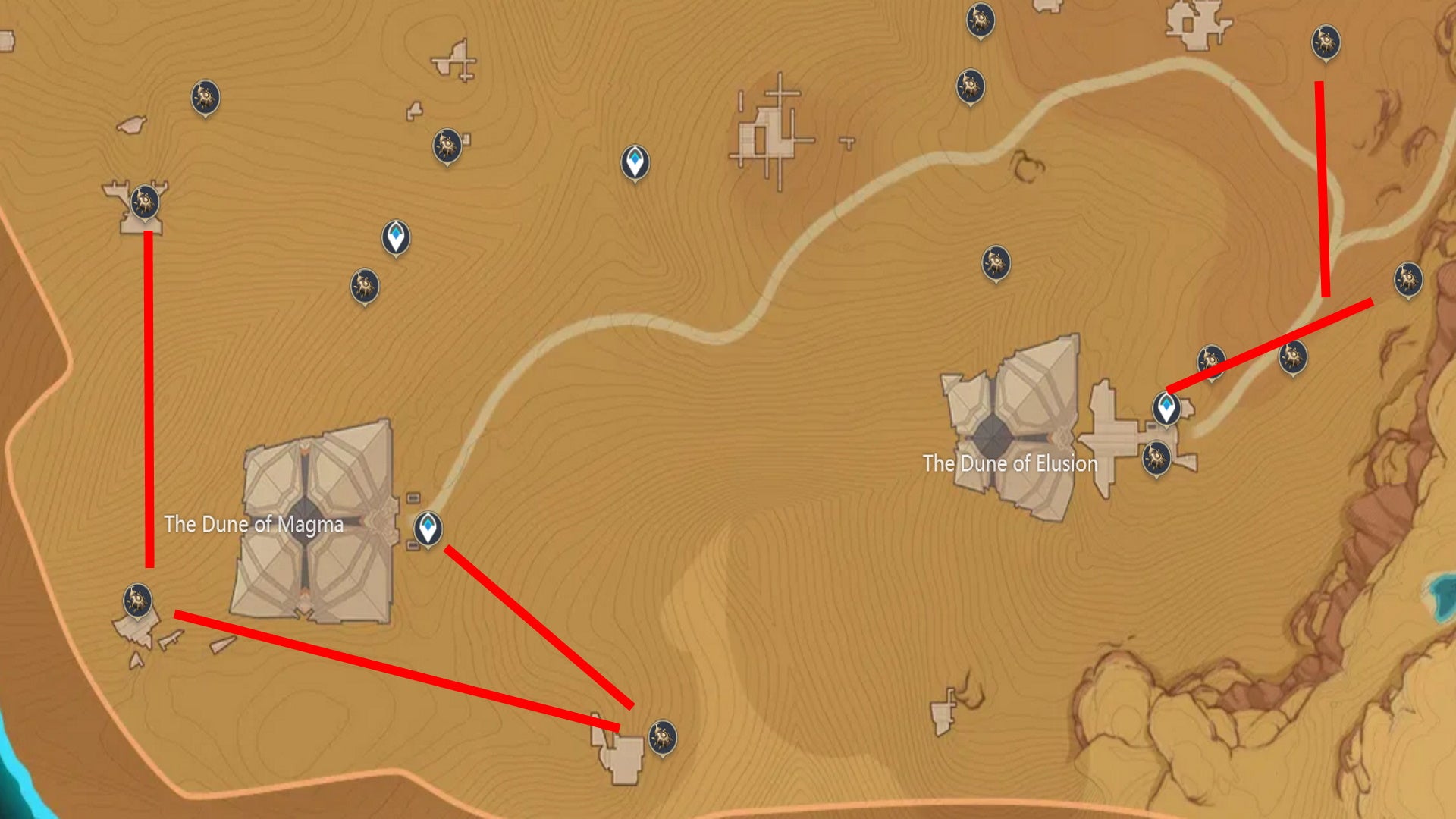Click the Scarab marker in the top-left map corner
This screenshot has height=819, width=1456.
(x=203, y=97)
